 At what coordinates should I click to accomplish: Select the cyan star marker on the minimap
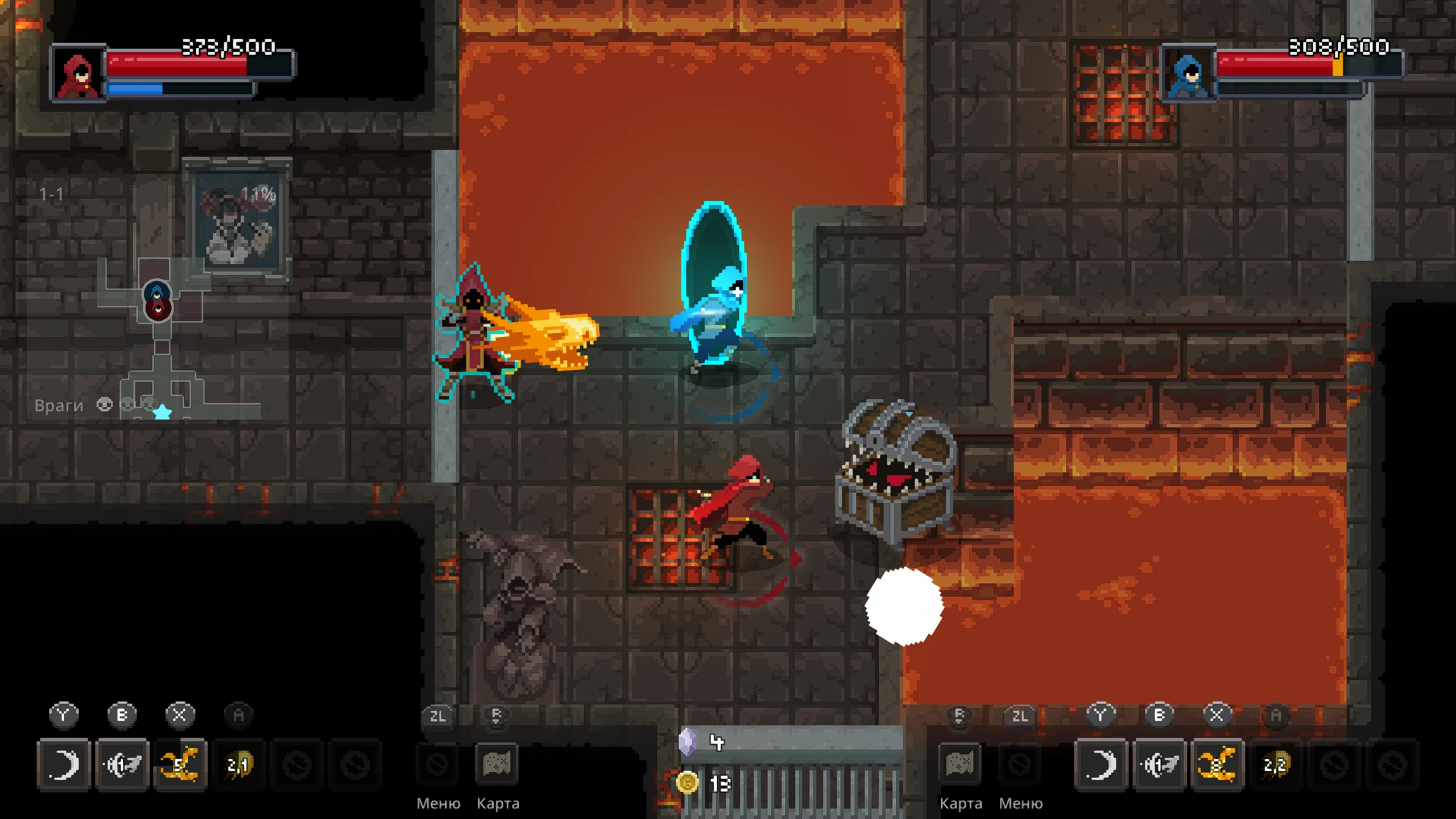[163, 412]
